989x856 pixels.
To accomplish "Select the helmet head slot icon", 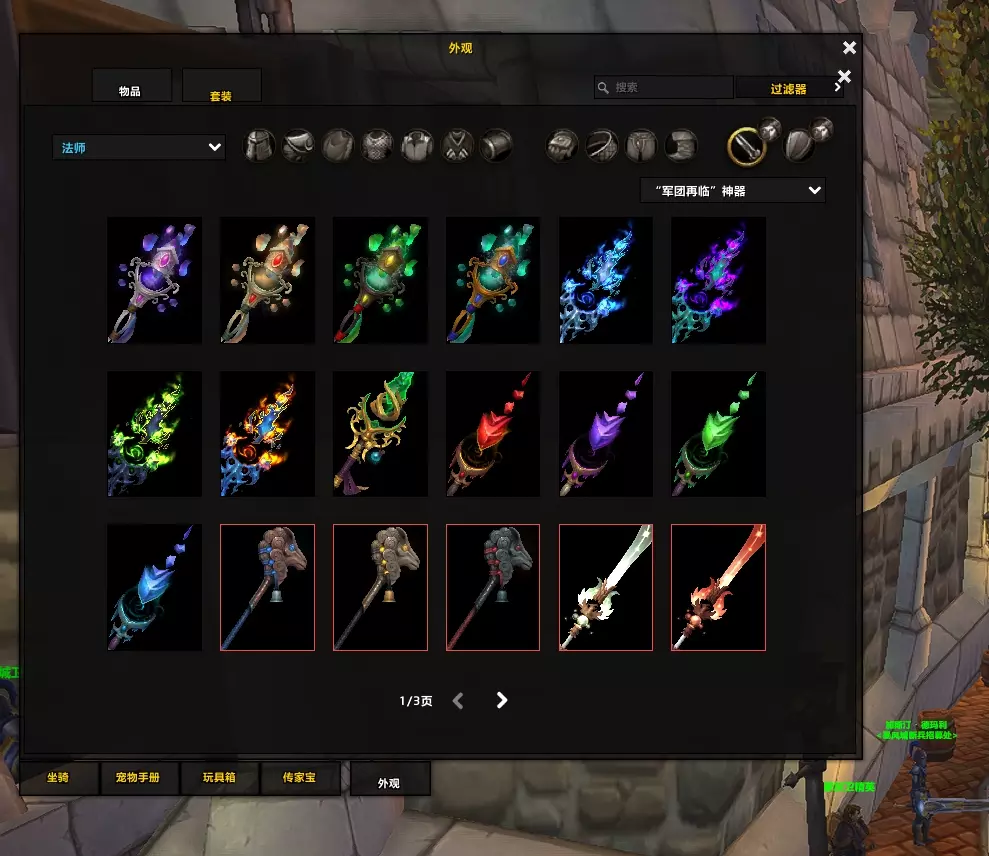I will pos(260,146).
